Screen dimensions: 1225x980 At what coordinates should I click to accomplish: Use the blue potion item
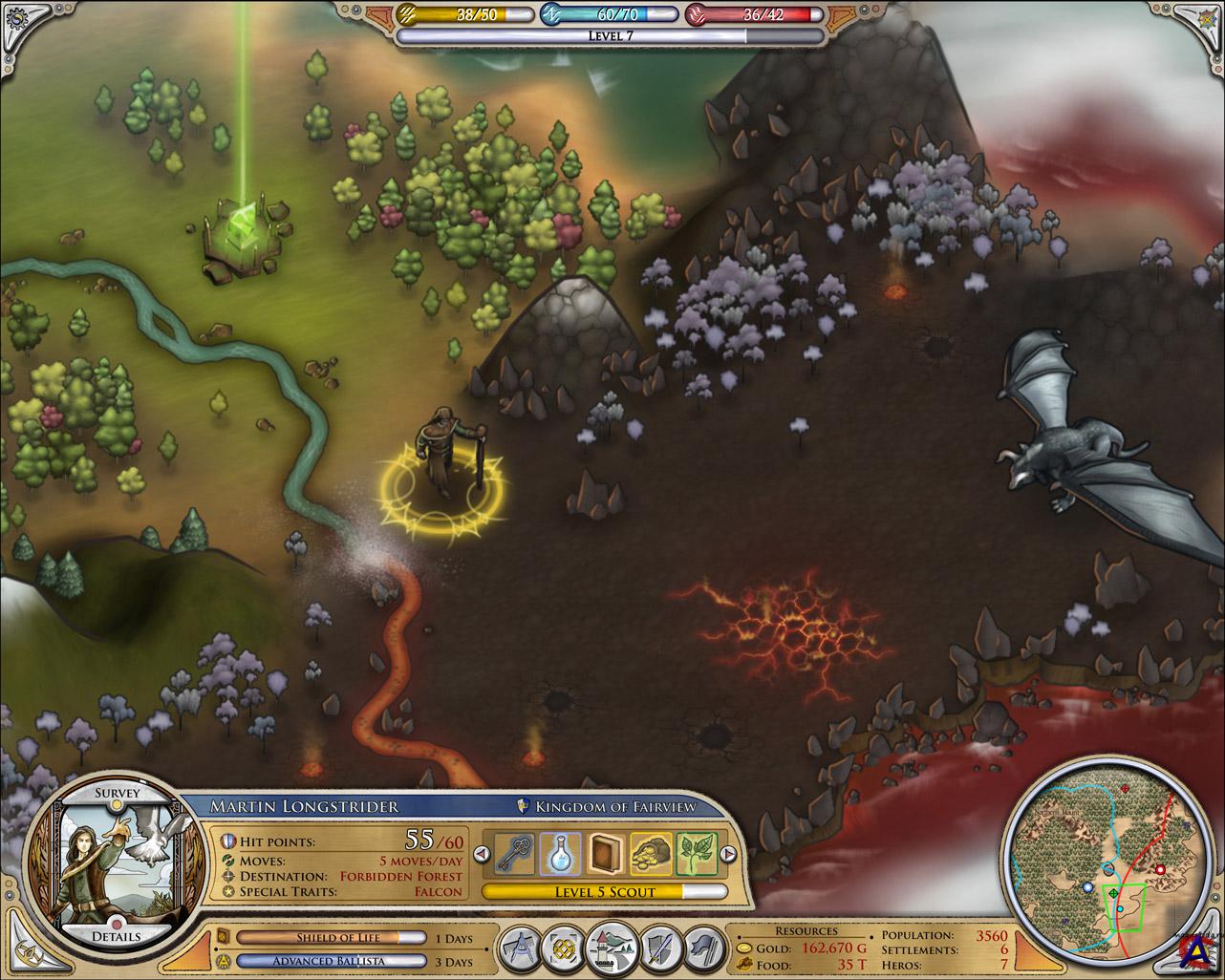pyautogui.click(x=561, y=854)
